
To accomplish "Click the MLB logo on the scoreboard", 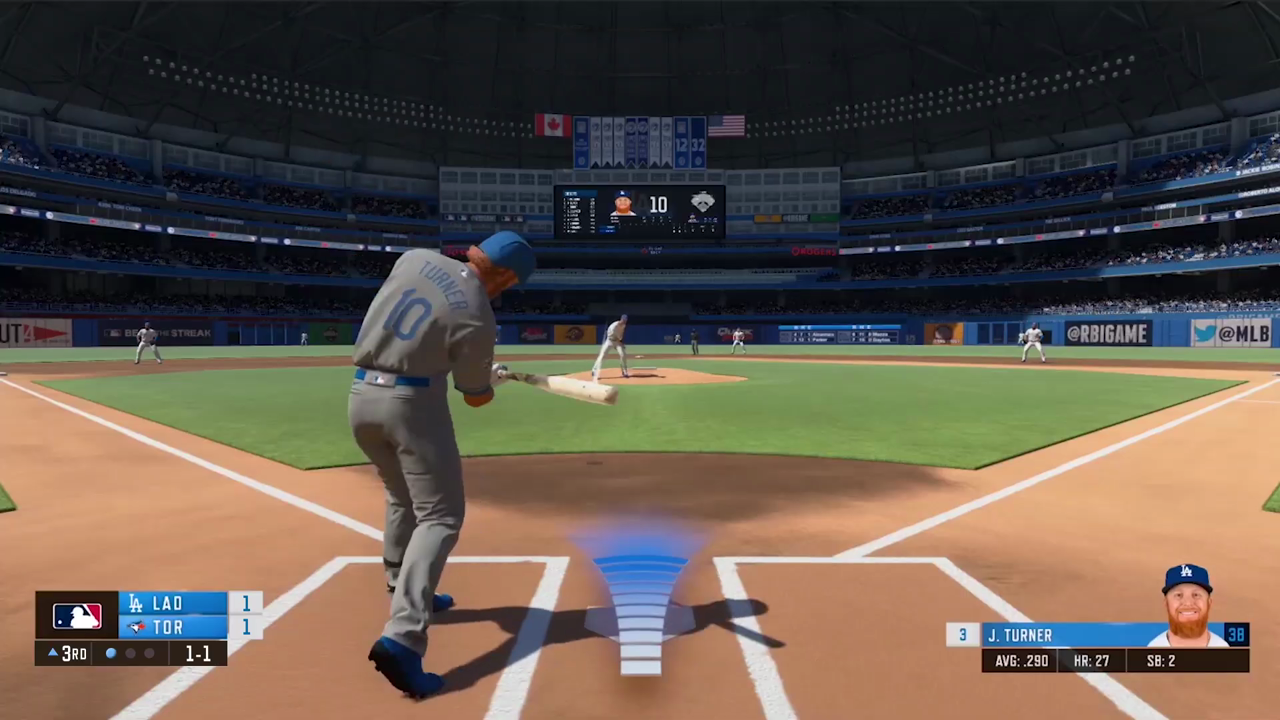I will pos(77,615).
